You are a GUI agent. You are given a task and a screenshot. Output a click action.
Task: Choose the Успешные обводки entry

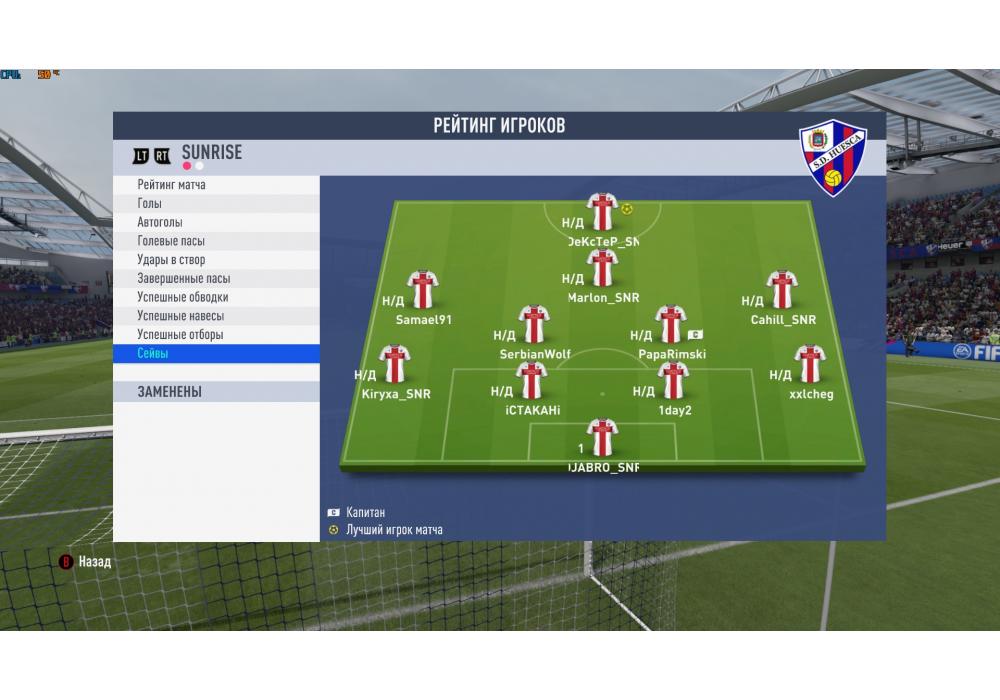point(183,297)
